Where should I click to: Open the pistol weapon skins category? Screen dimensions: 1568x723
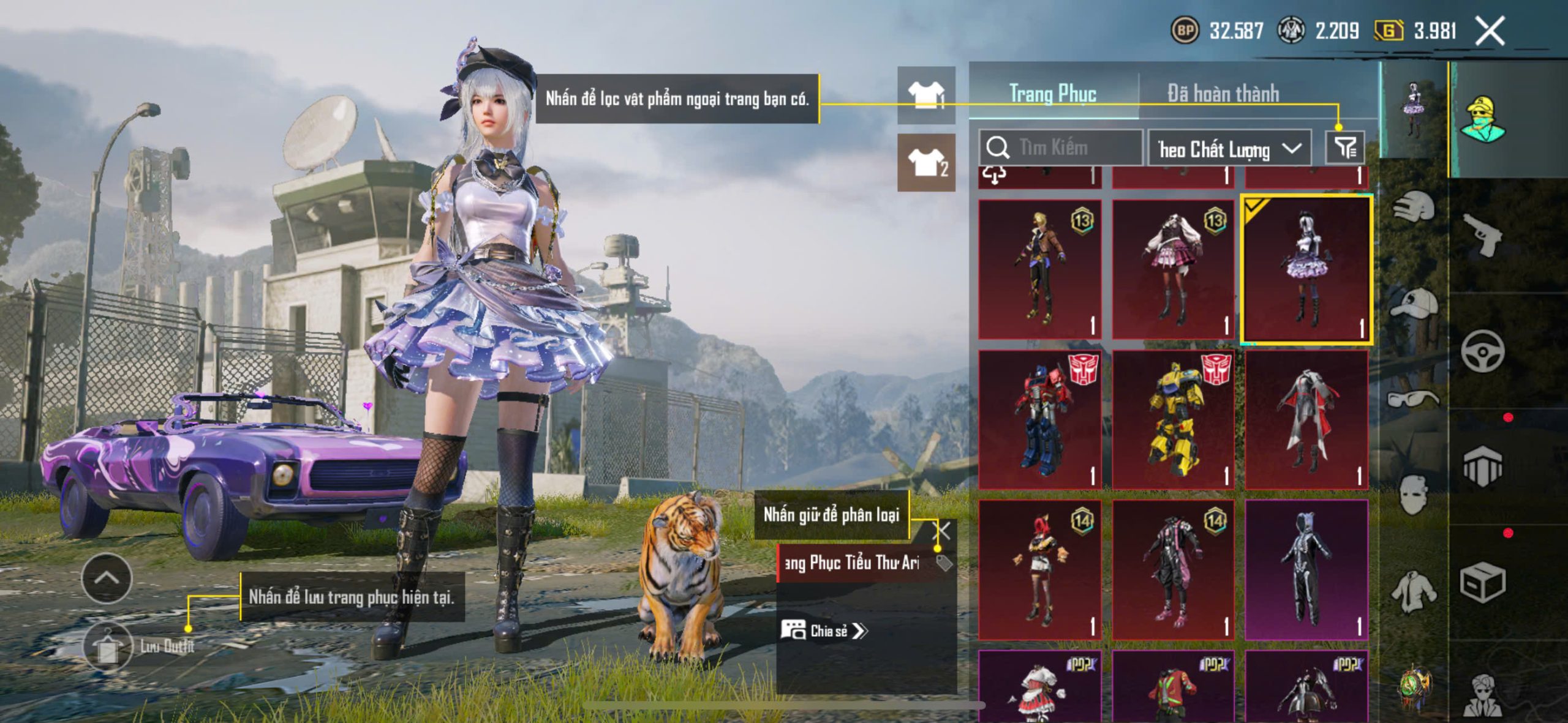pyautogui.click(x=1482, y=234)
